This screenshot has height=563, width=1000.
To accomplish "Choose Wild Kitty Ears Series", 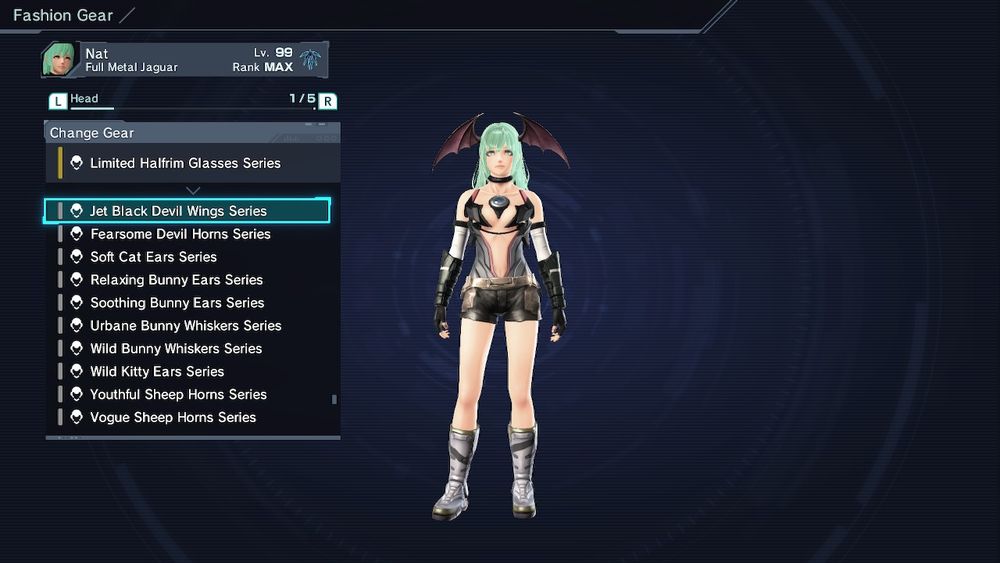I will [x=157, y=372].
